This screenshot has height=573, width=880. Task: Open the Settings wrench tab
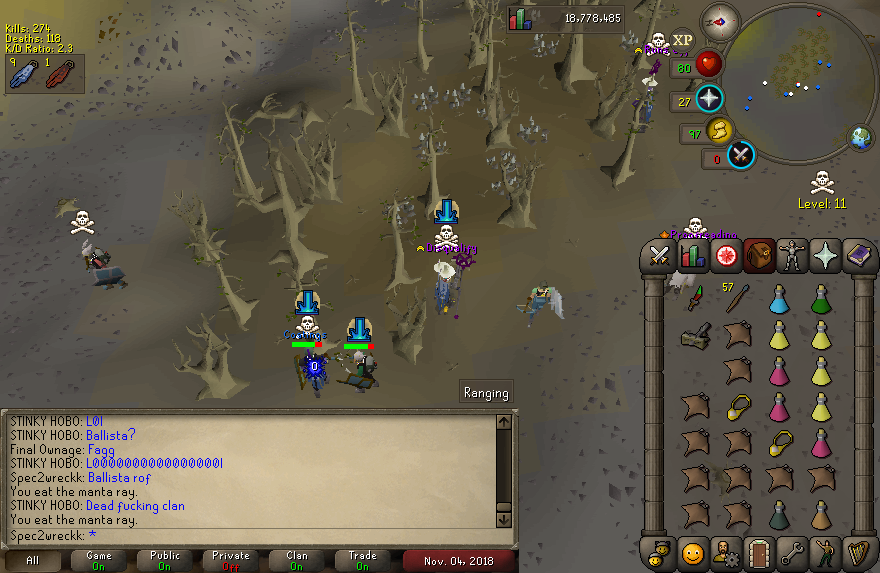[792, 551]
